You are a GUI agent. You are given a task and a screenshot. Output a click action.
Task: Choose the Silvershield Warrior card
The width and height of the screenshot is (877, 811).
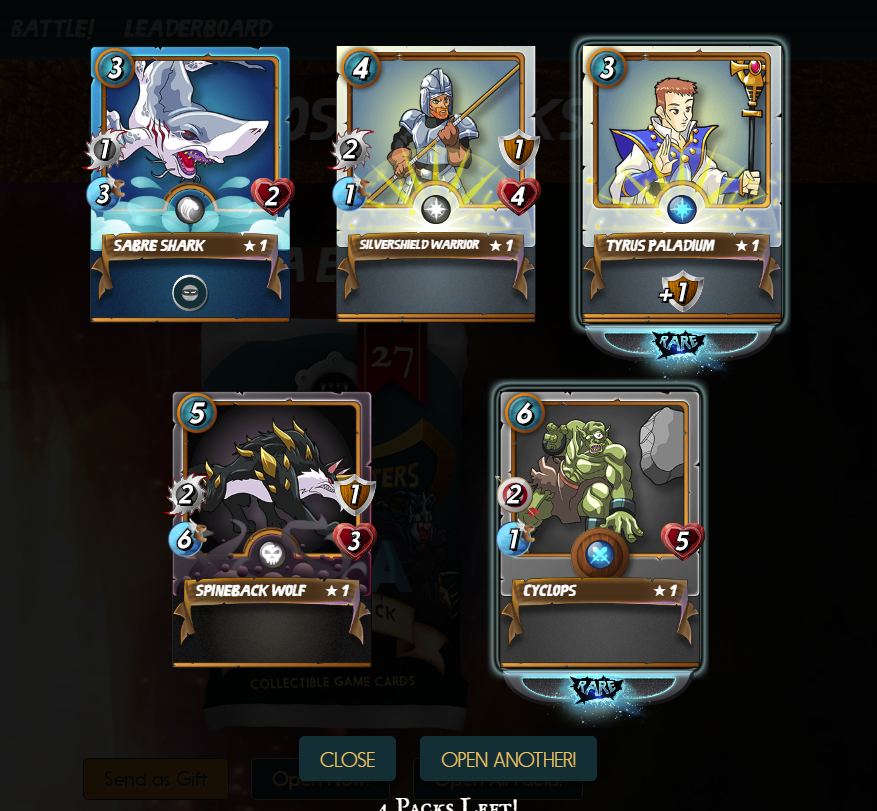[x=436, y=185]
